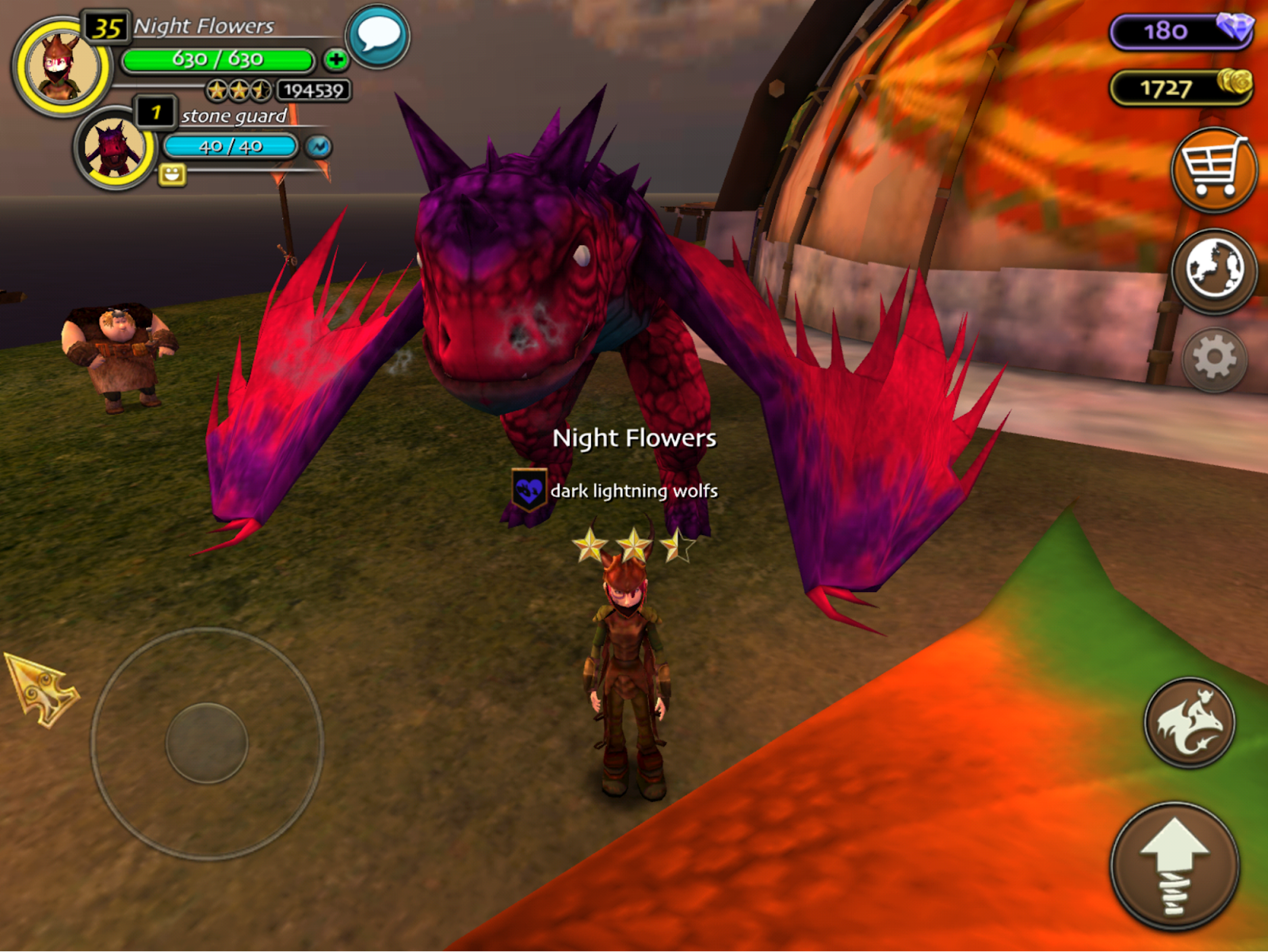This screenshot has height=952, width=1268.
Task: Tap the blue dragon energy icon
Action: point(319,147)
